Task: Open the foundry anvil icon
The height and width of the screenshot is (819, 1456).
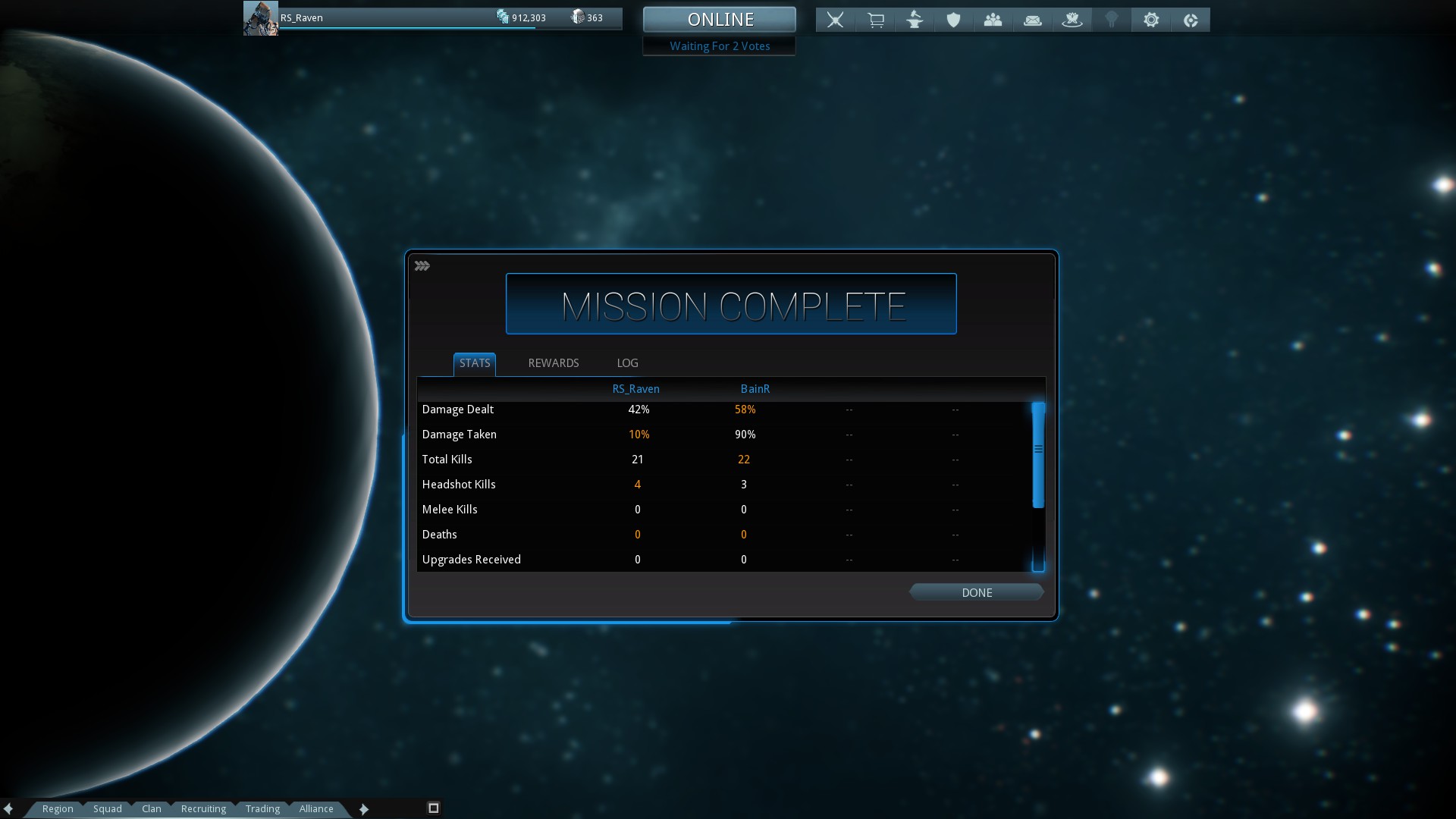Action: (915, 20)
